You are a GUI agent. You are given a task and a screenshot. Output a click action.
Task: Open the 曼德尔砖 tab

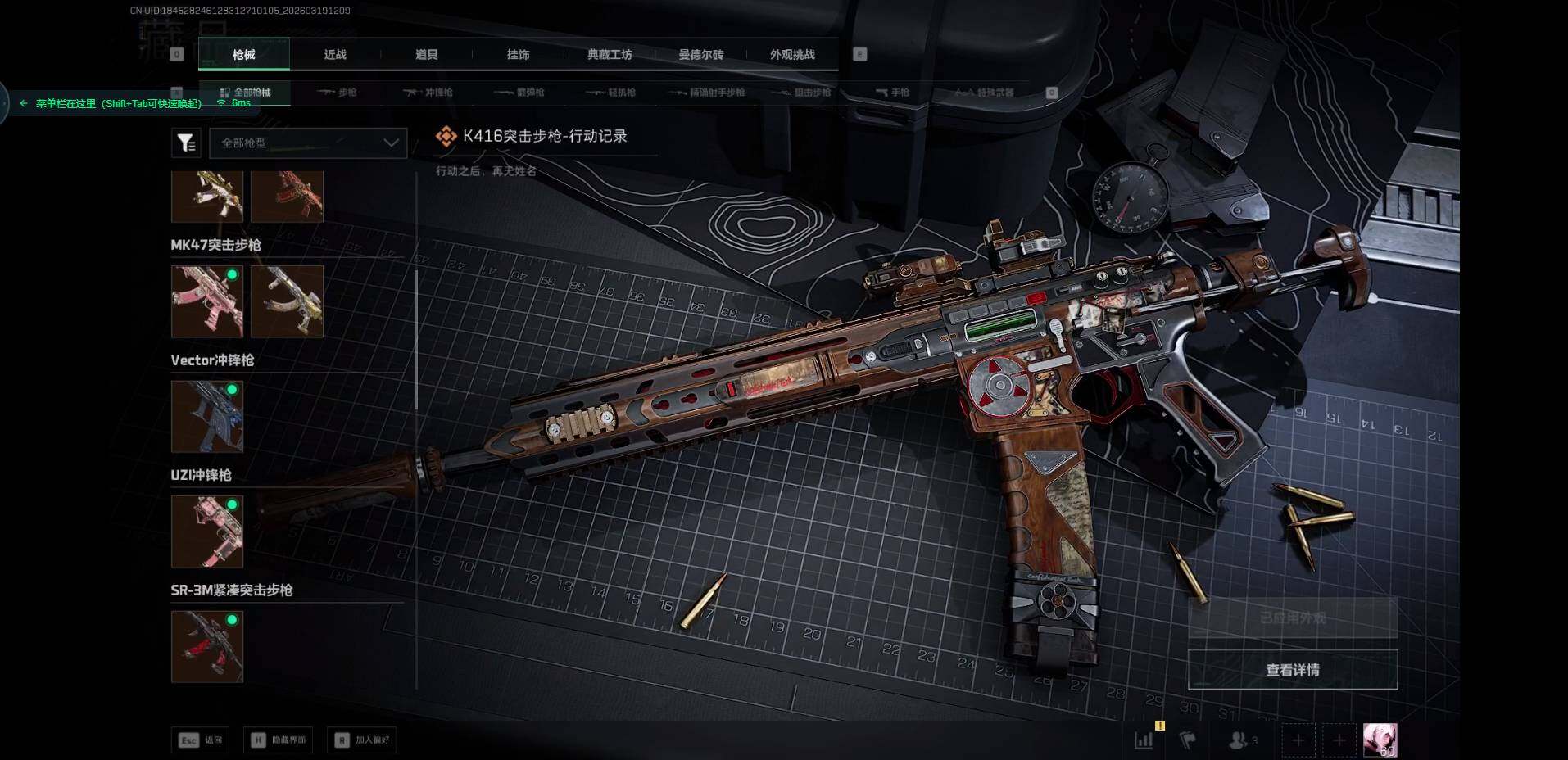[700, 55]
